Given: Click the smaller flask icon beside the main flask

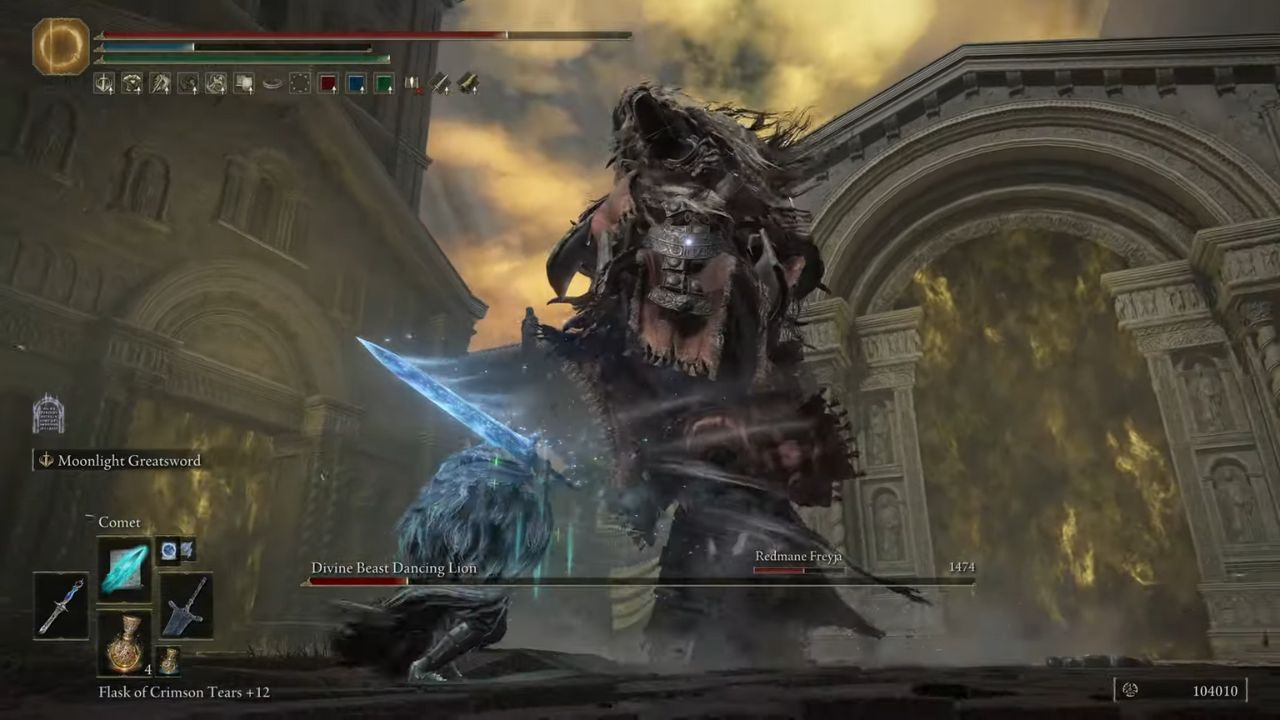Looking at the screenshot, I should (168, 658).
